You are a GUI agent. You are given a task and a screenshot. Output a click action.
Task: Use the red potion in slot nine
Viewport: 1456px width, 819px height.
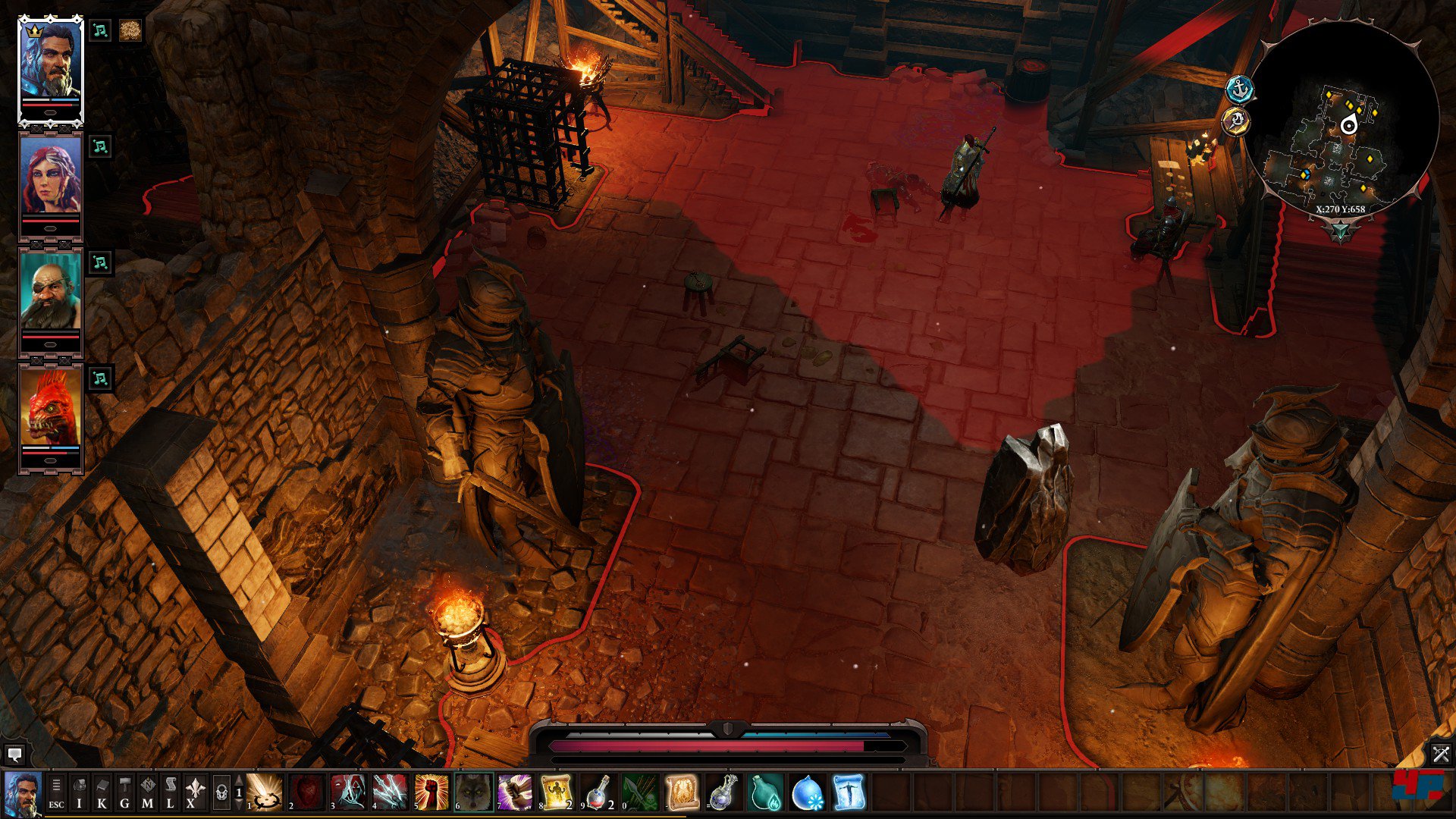(598, 792)
